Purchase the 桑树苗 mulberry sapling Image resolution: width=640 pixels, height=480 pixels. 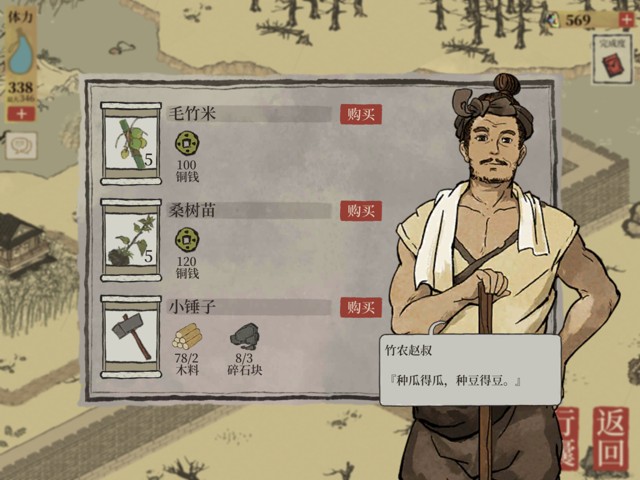[x=360, y=210]
